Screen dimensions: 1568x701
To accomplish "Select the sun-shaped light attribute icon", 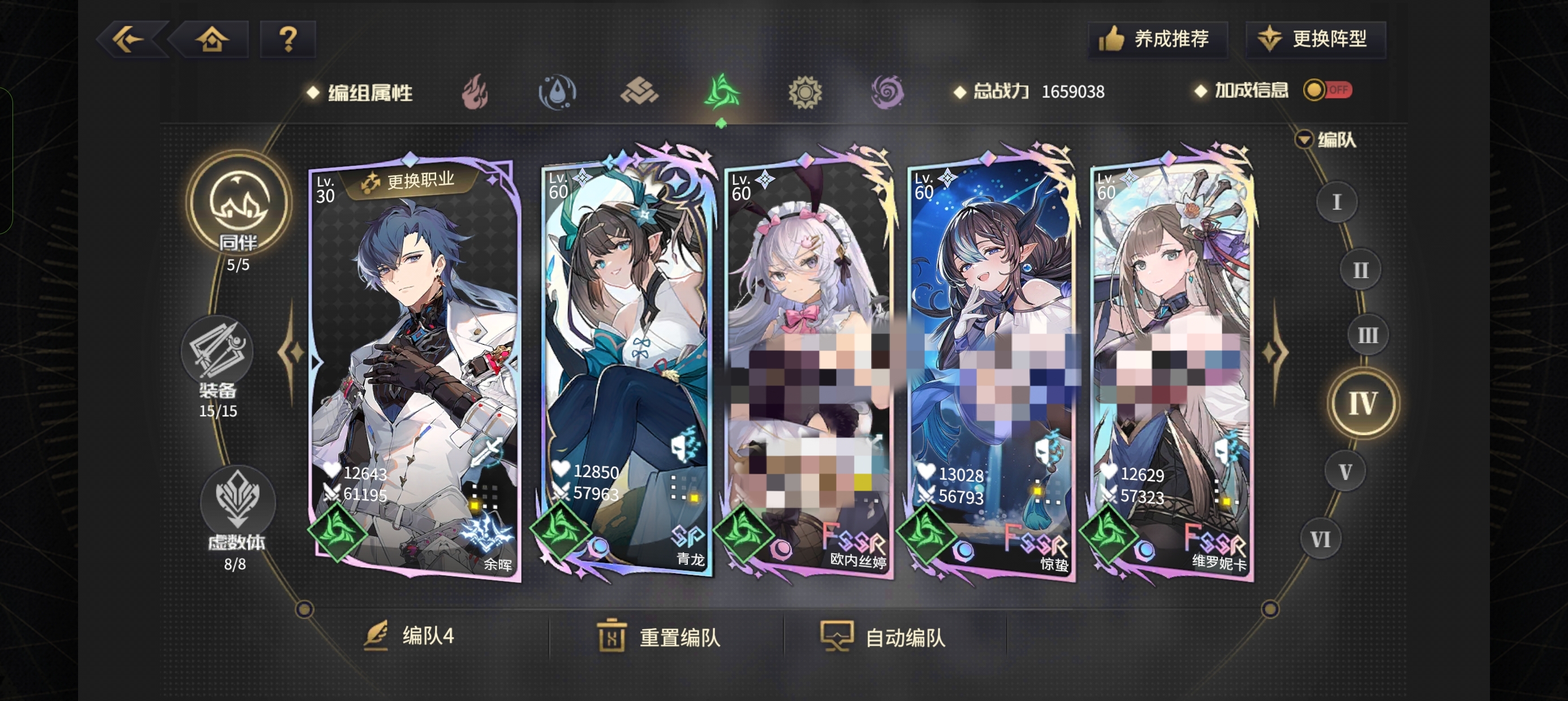I will [x=805, y=93].
